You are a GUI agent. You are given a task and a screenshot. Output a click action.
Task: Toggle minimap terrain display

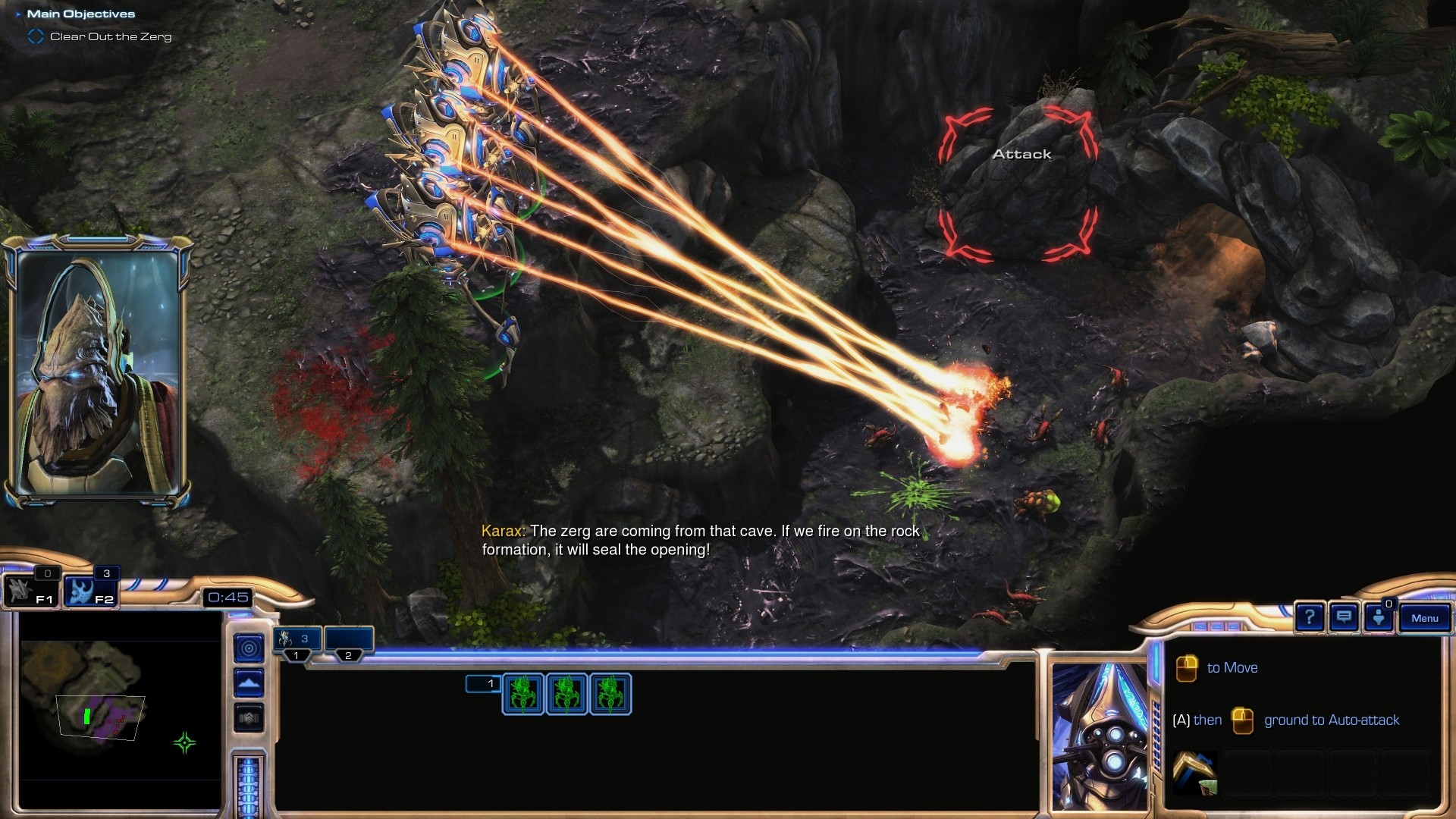click(x=249, y=683)
